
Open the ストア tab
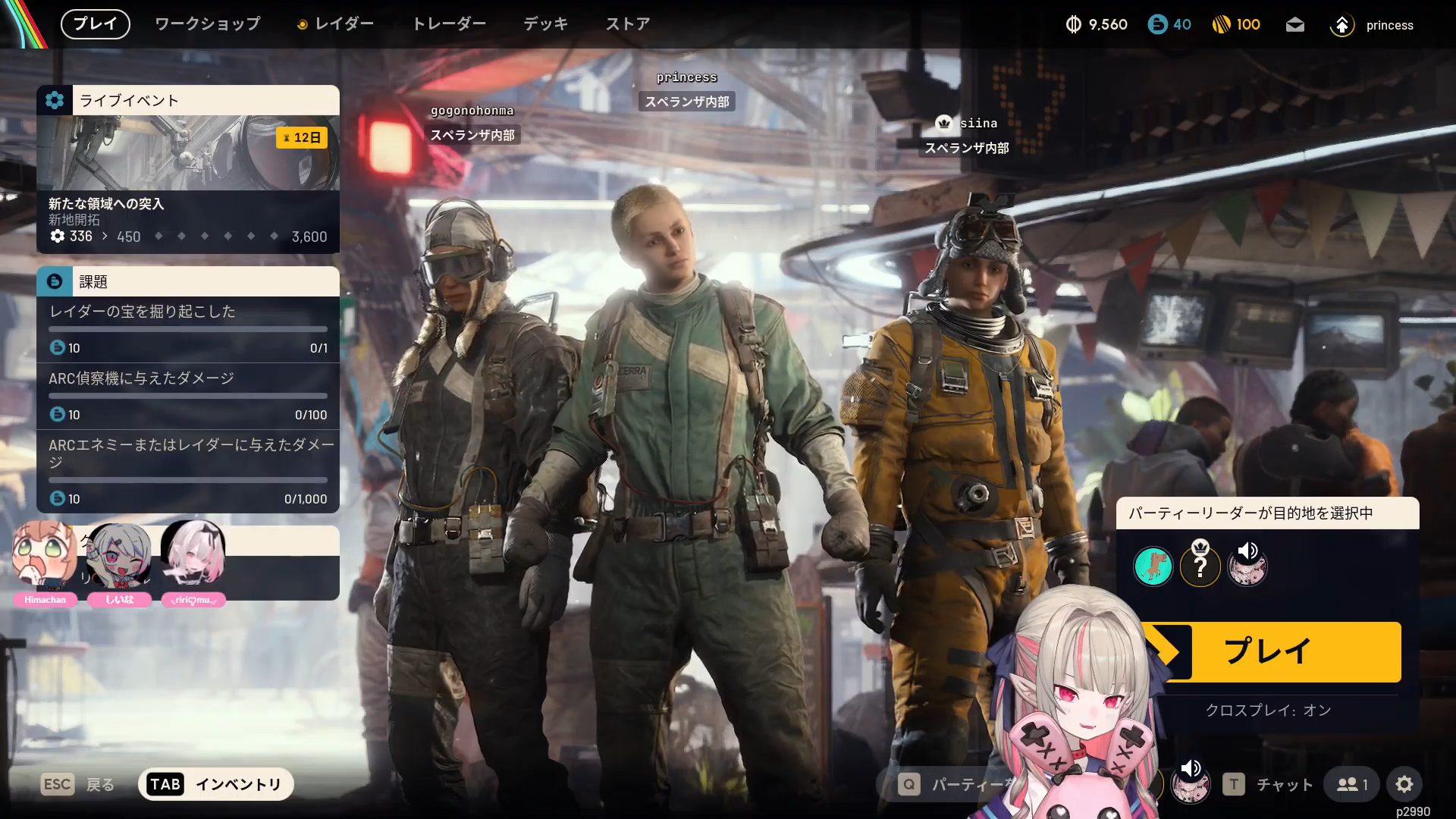point(628,24)
